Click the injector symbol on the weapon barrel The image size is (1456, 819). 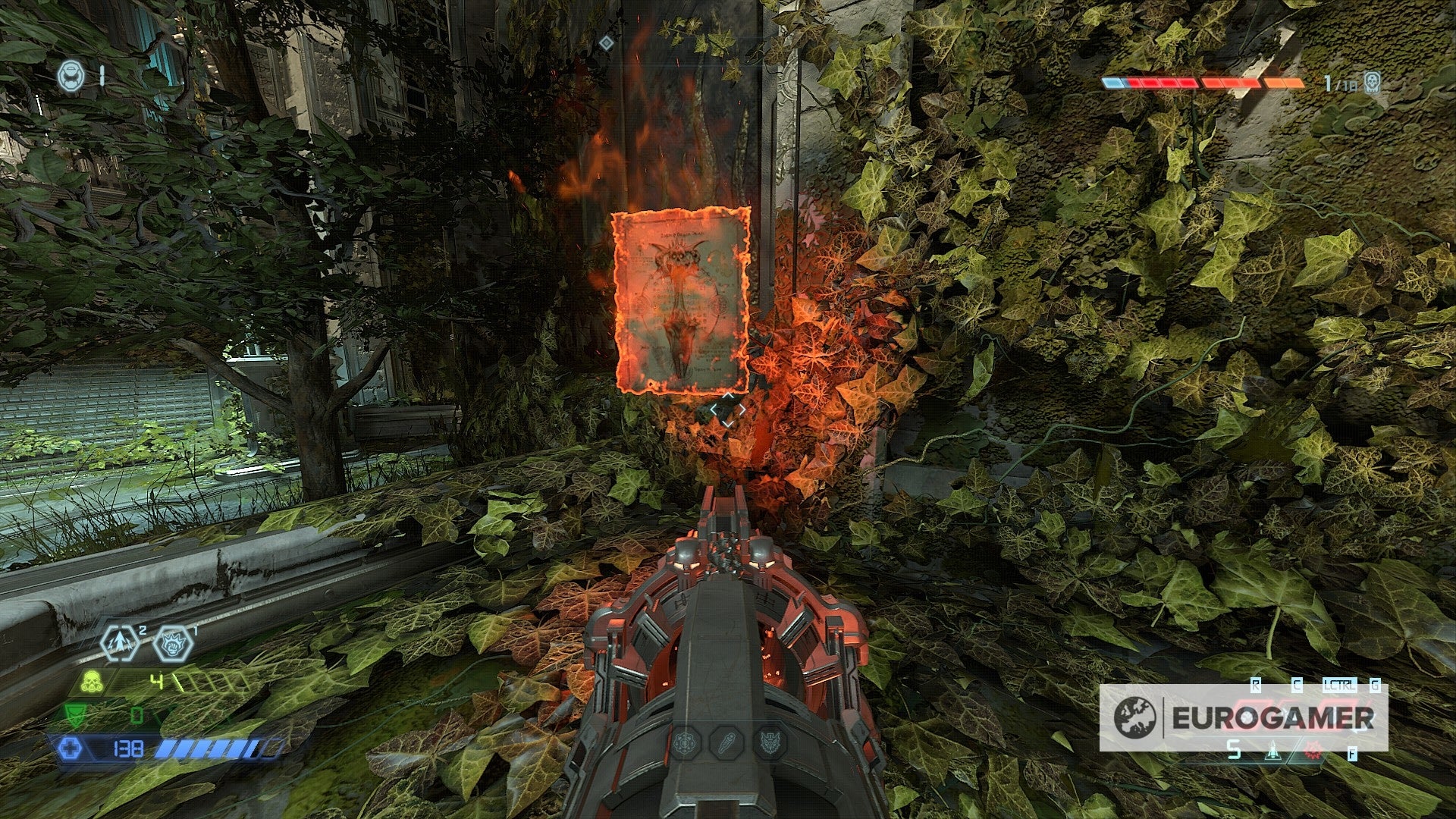pyautogui.click(x=726, y=742)
